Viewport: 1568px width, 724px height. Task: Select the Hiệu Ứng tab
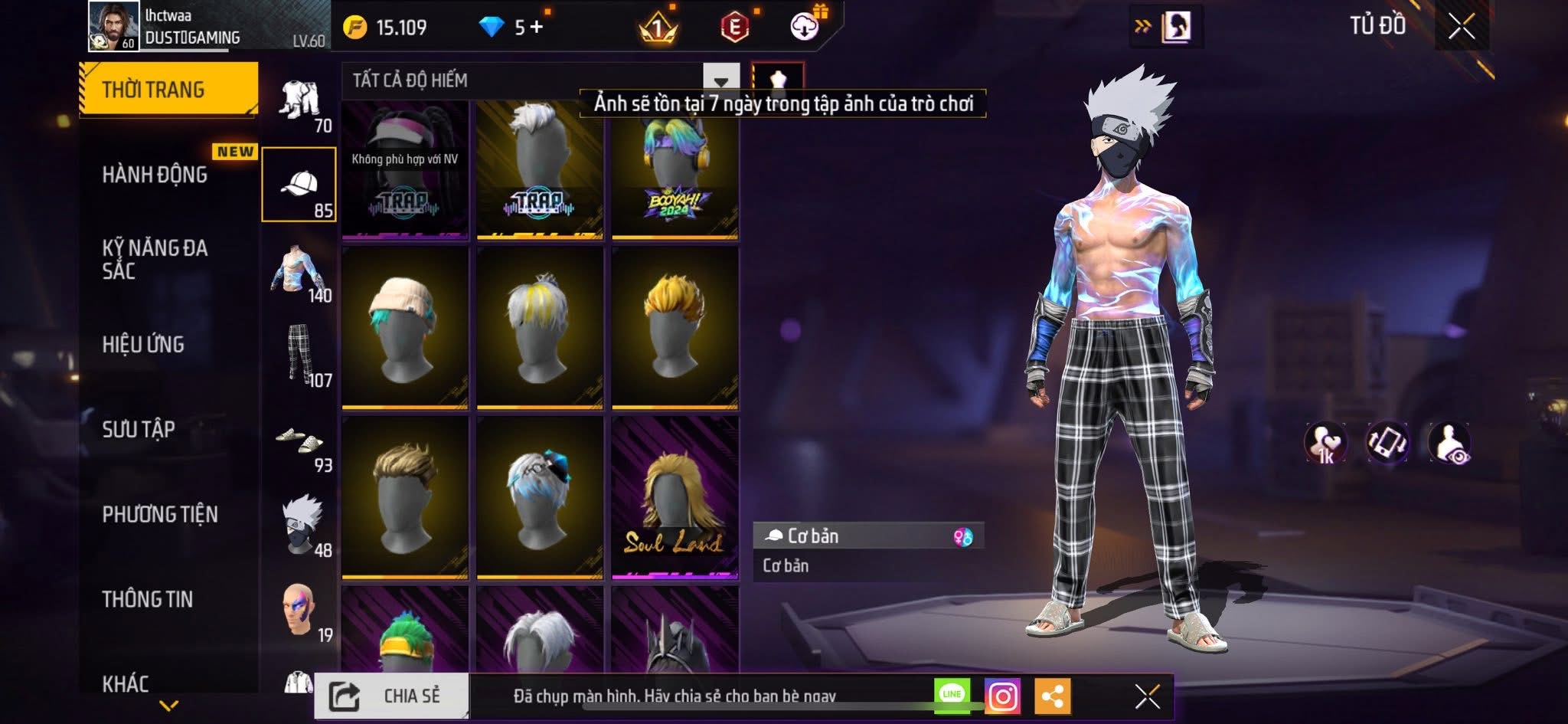(144, 344)
